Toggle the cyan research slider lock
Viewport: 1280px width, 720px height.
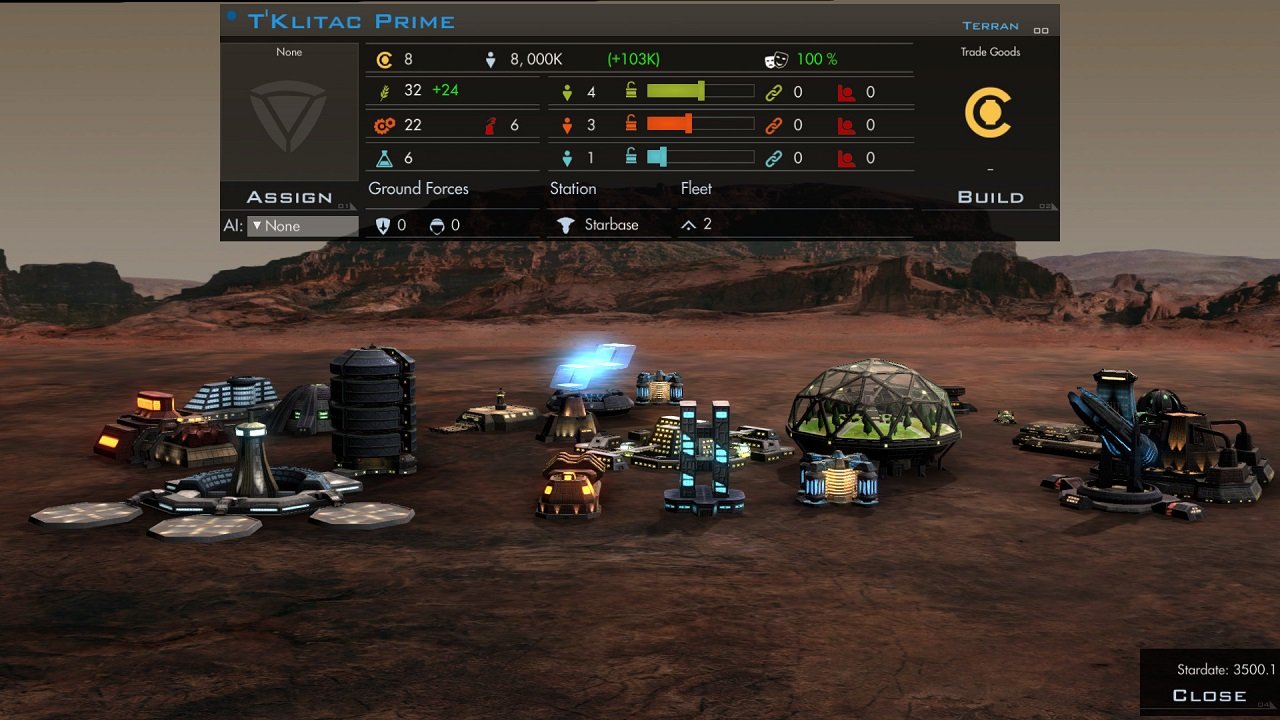point(631,158)
